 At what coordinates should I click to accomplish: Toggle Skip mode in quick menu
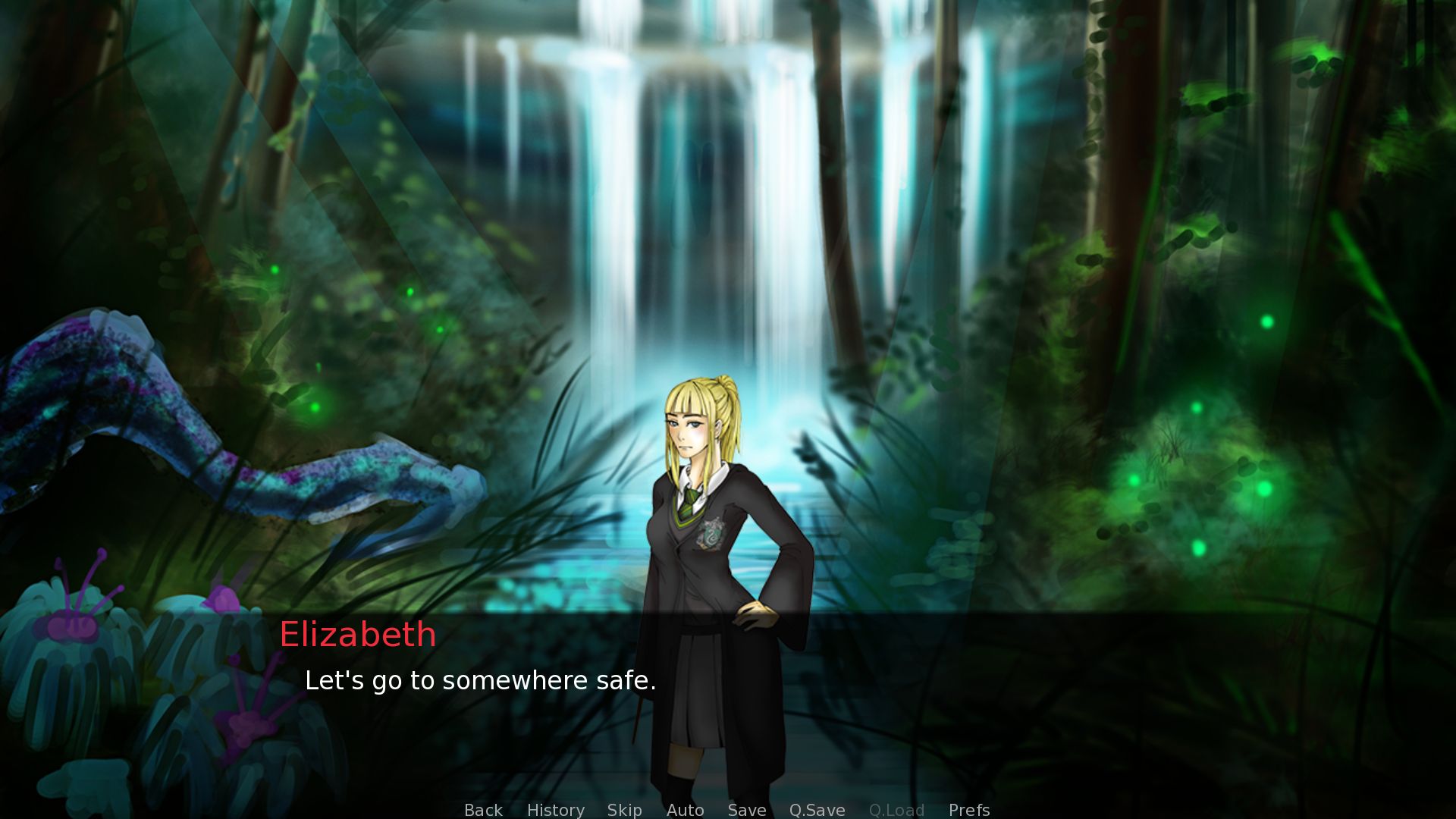click(x=624, y=810)
